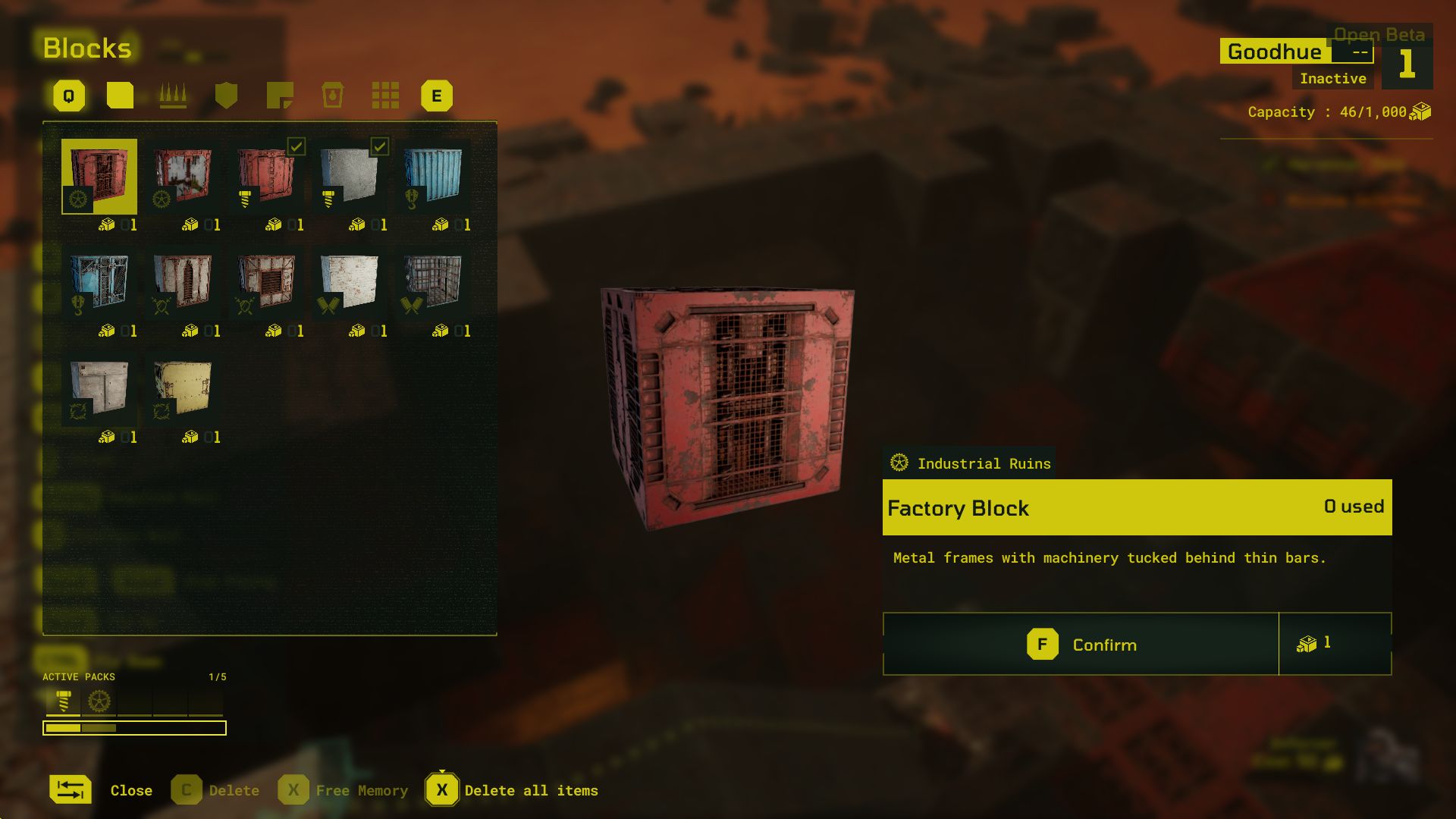Select the plain grey concrete block

click(350, 176)
